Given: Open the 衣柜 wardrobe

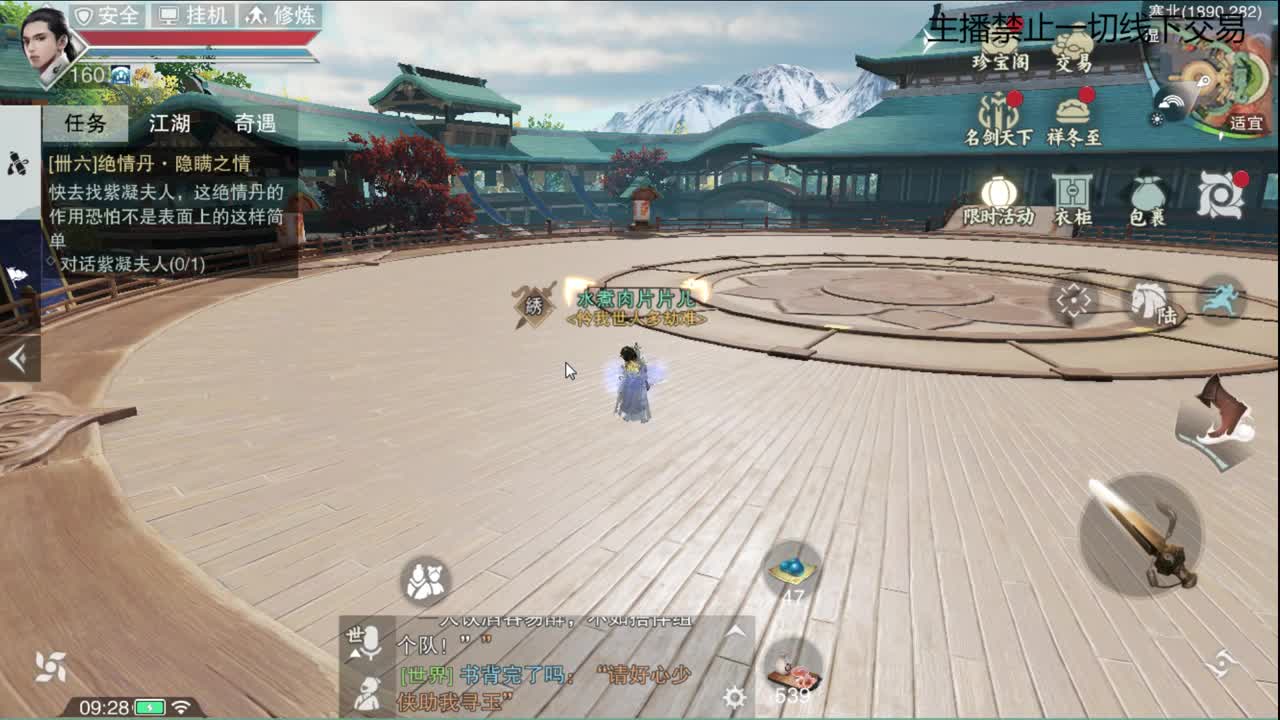Looking at the screenshot, I should 1074,190.
